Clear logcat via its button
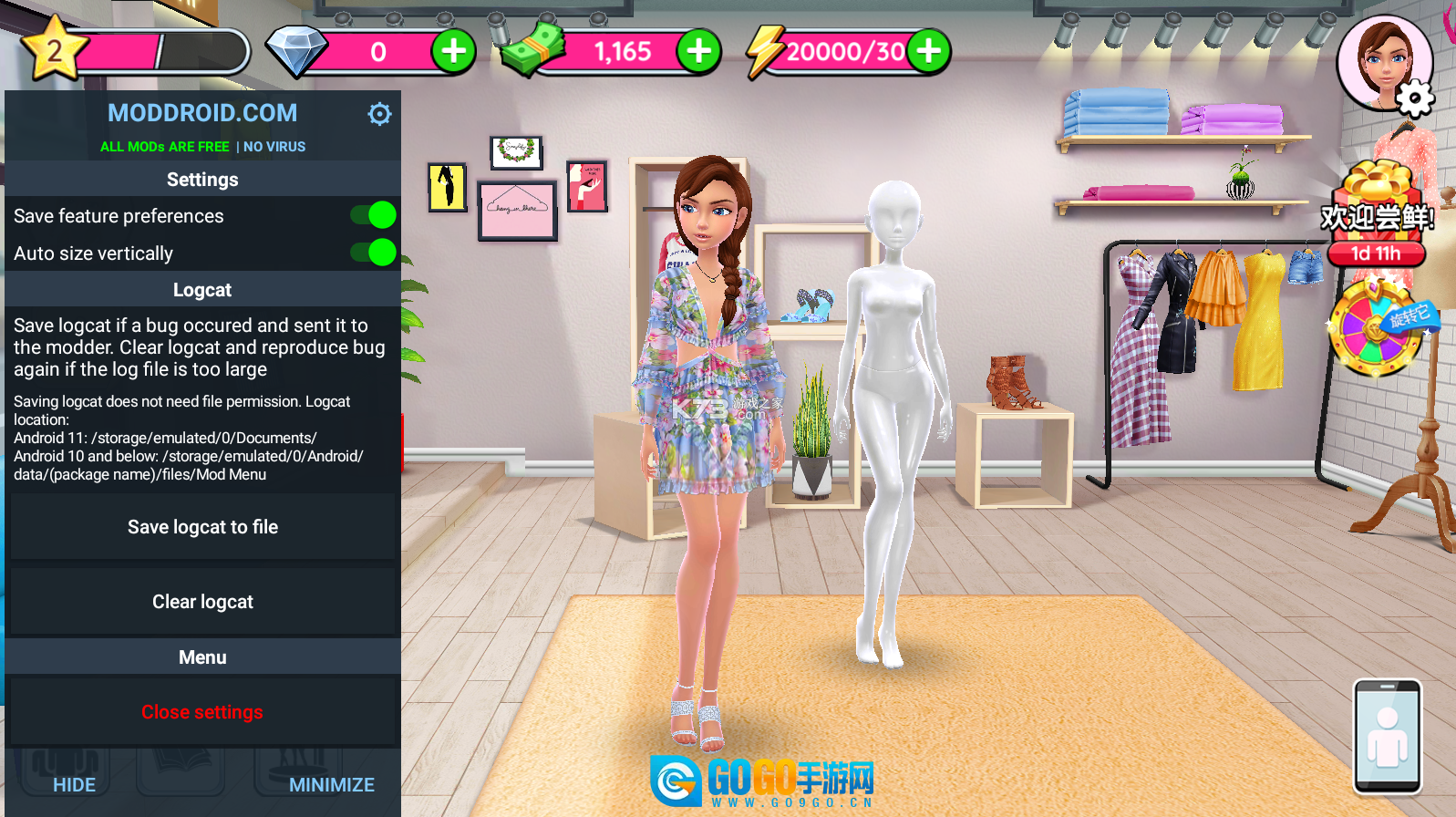 click(x=202, y=602)
